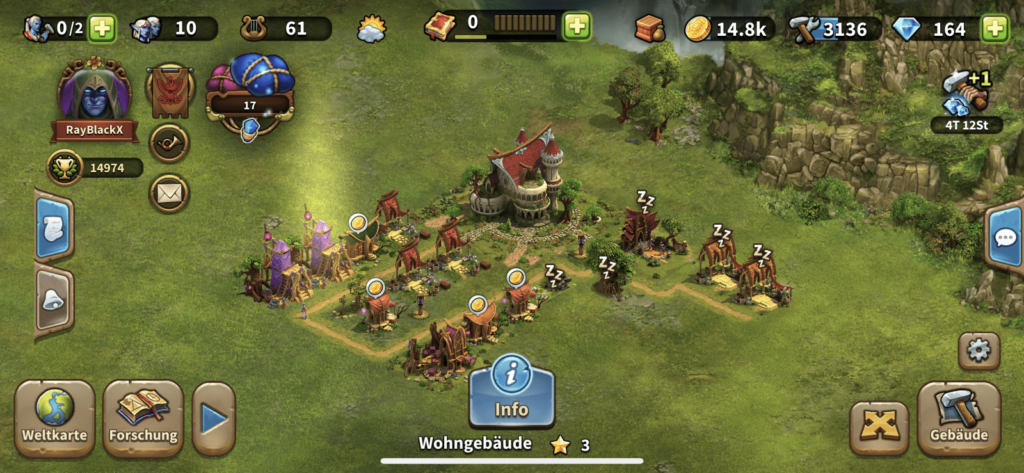
Task: Open the bell notification side tab
Action: [x=53, y=301]
